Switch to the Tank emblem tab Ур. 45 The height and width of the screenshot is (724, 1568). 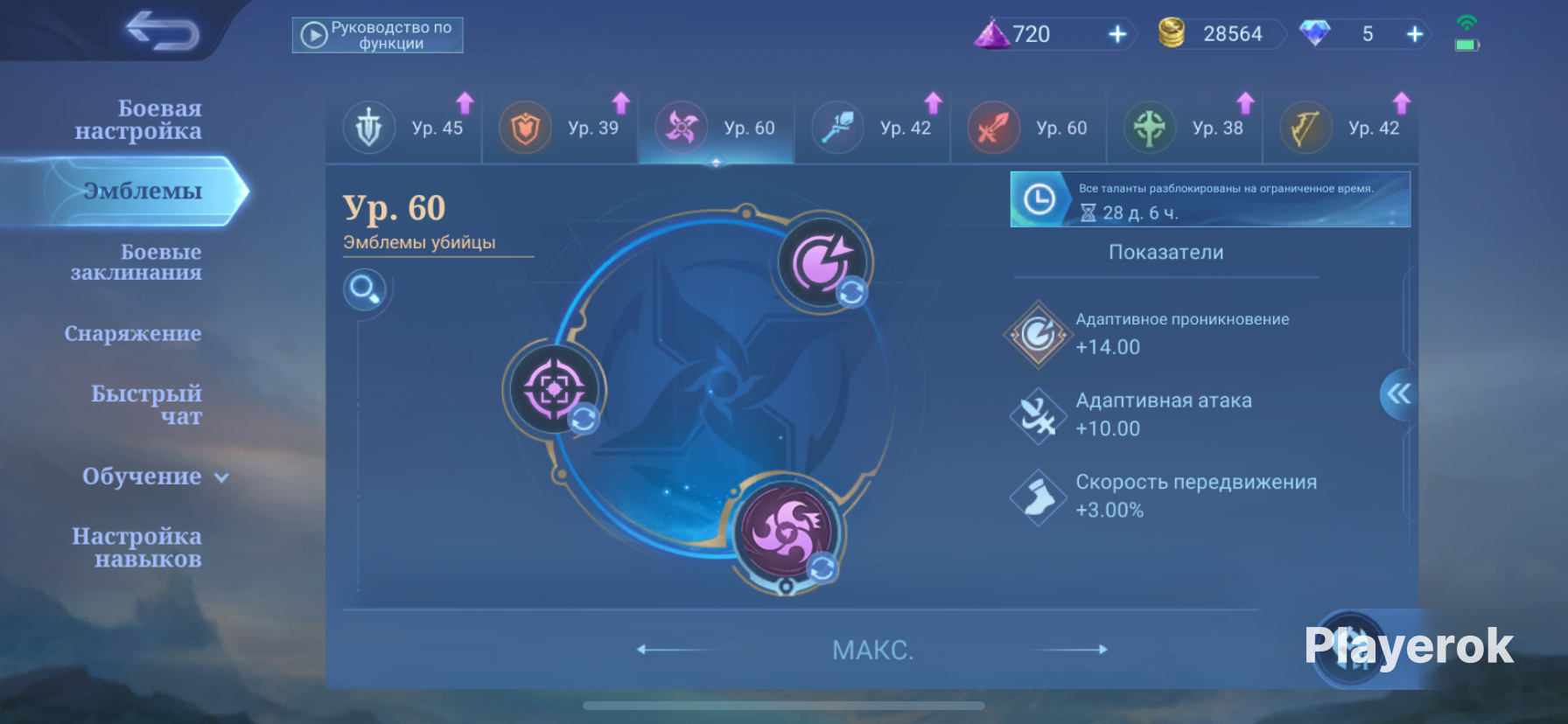[404, 128]
